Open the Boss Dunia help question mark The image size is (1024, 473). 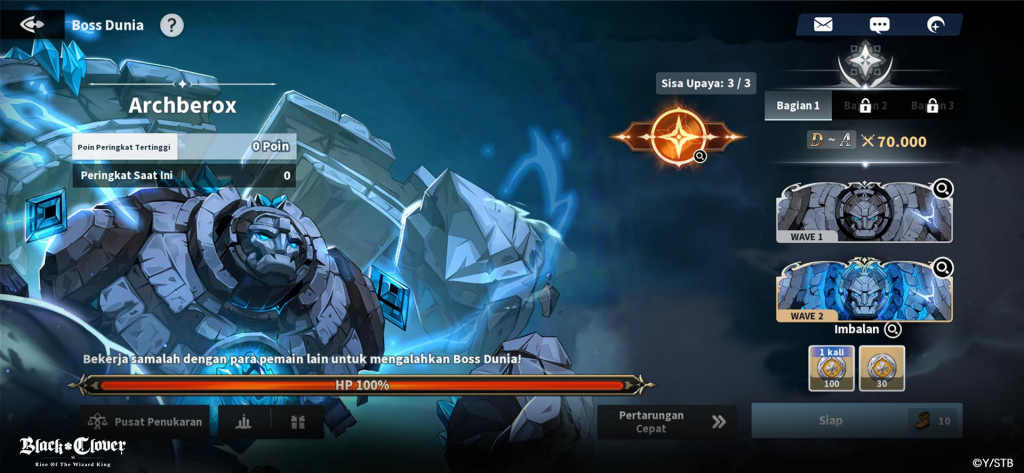[x=172, y=25]
